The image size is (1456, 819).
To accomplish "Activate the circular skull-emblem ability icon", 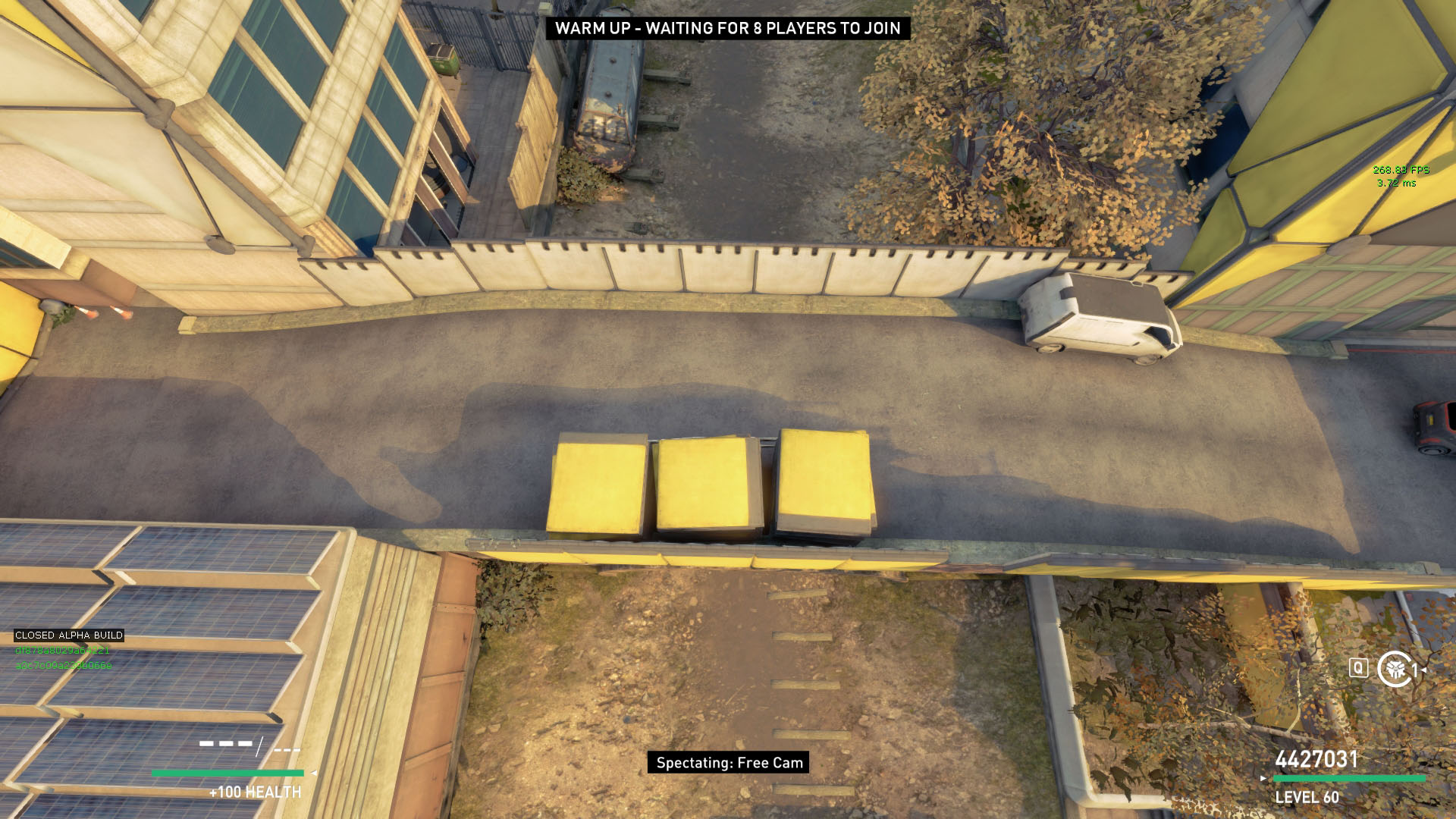I will (1394, 669).
